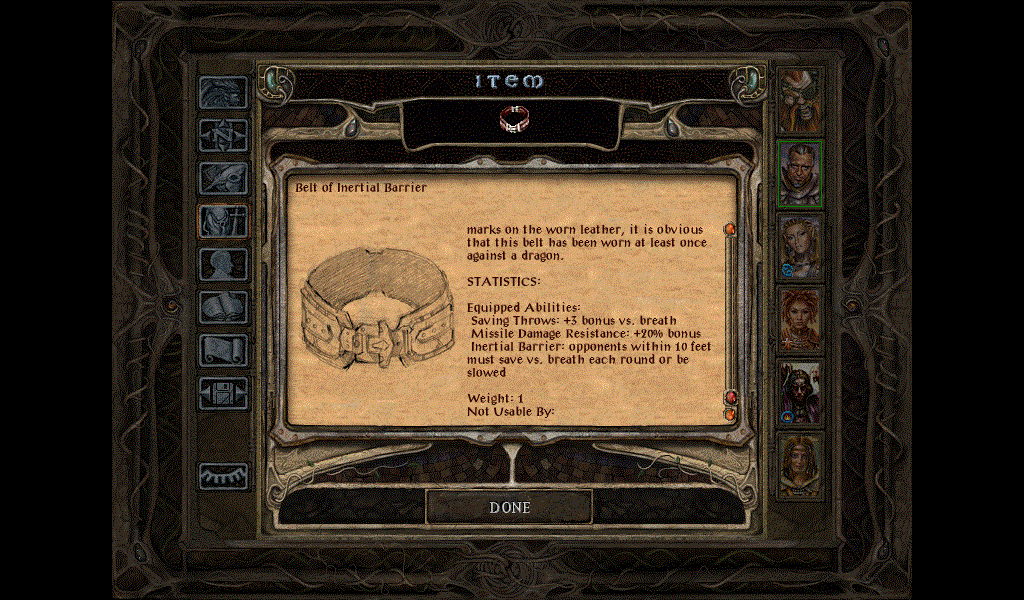Viewport: 1024px width, 600px height.
Task: Click the description scrollbar's up arrow gem
Action: click(730, 230)
